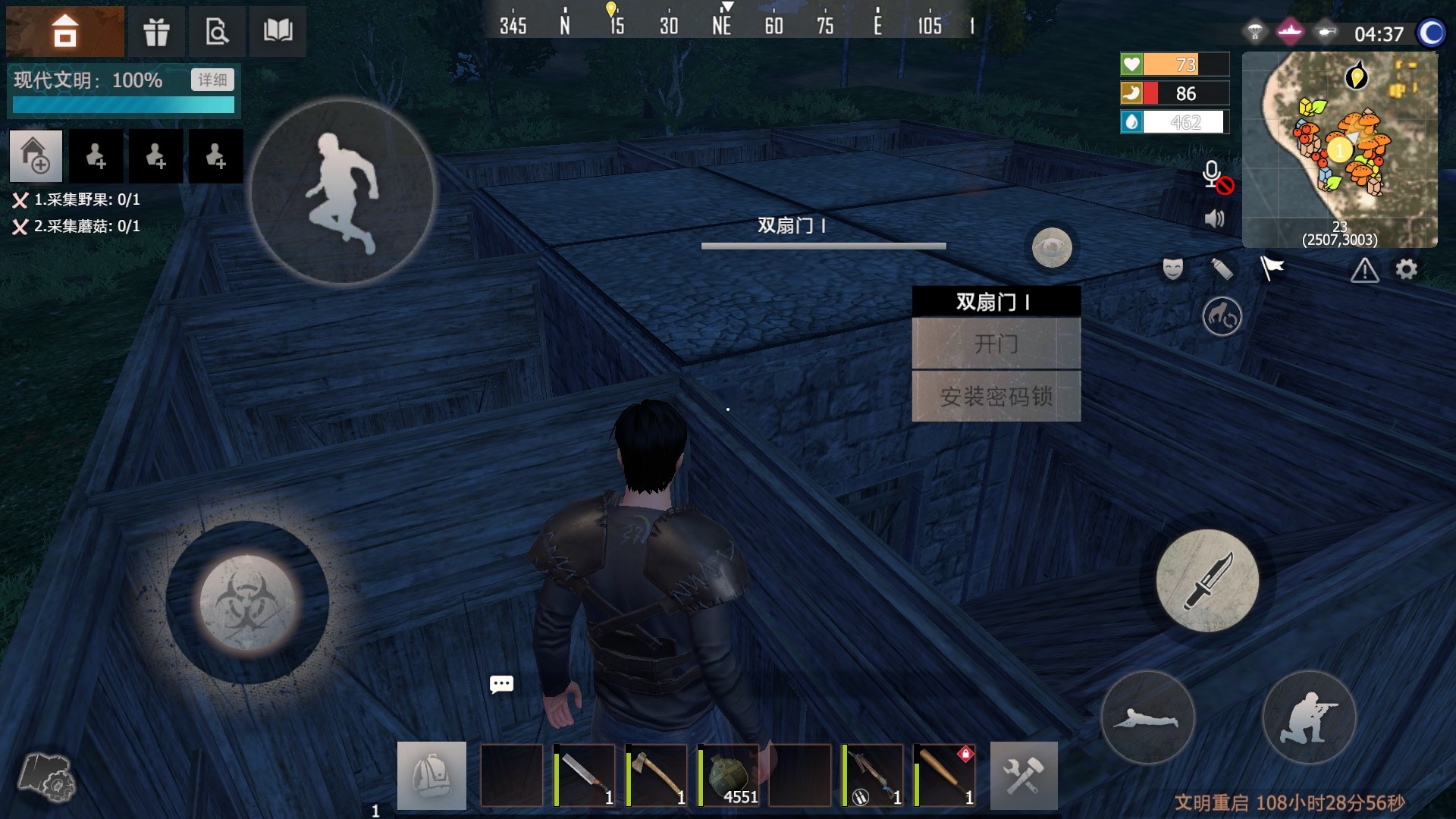Crouch with the kneeling shooter button
Viewport: 1456px width, 819px height.
point(1308,717)
